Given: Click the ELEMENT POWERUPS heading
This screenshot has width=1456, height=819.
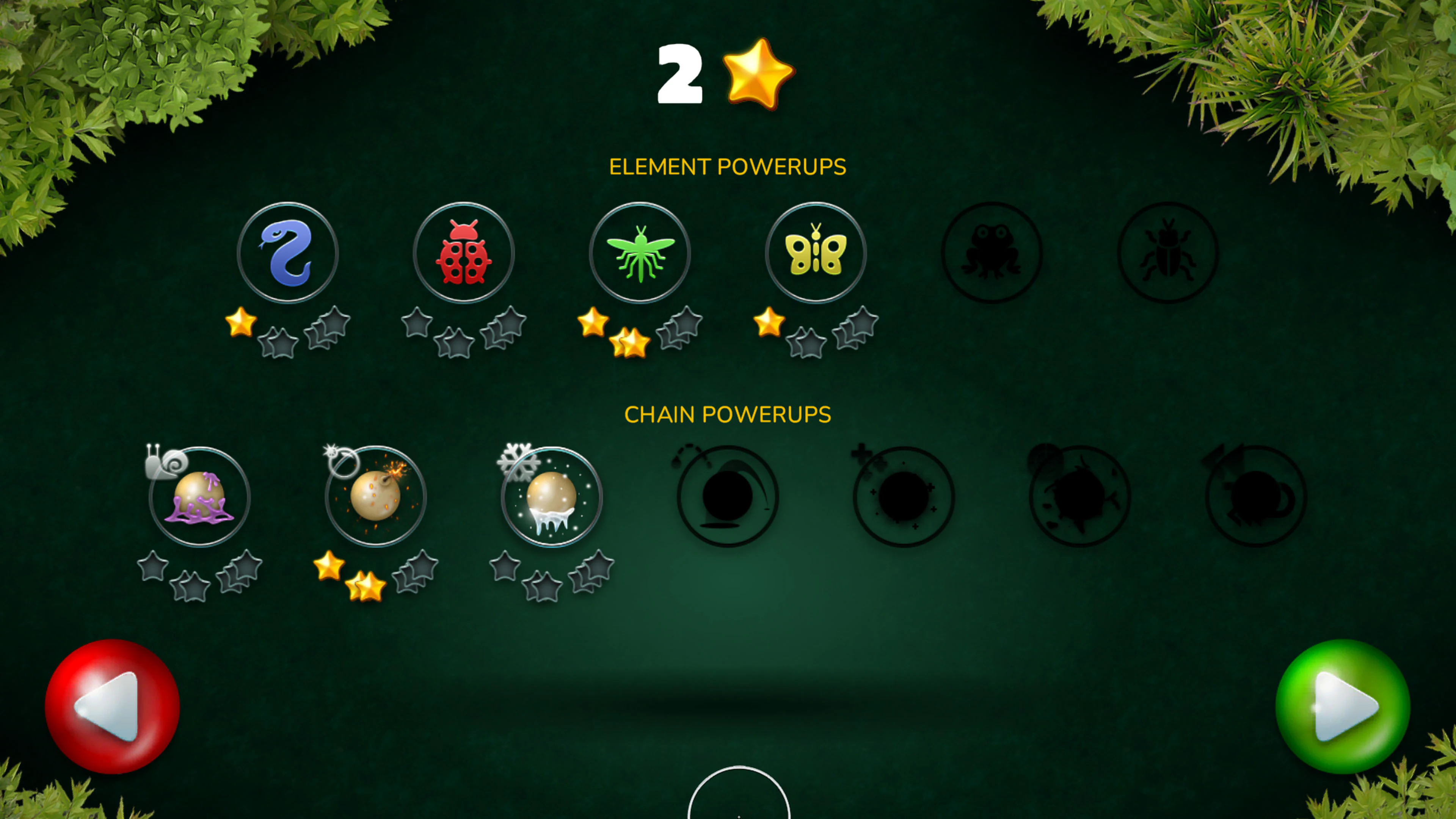Looking at the screenshot, I should point(728,167).
